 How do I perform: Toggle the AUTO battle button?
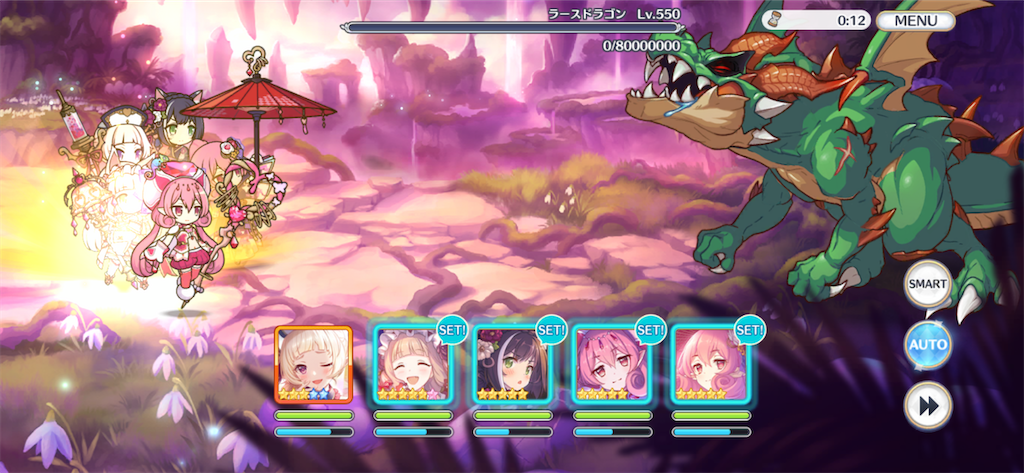click(x=927, y=346)
